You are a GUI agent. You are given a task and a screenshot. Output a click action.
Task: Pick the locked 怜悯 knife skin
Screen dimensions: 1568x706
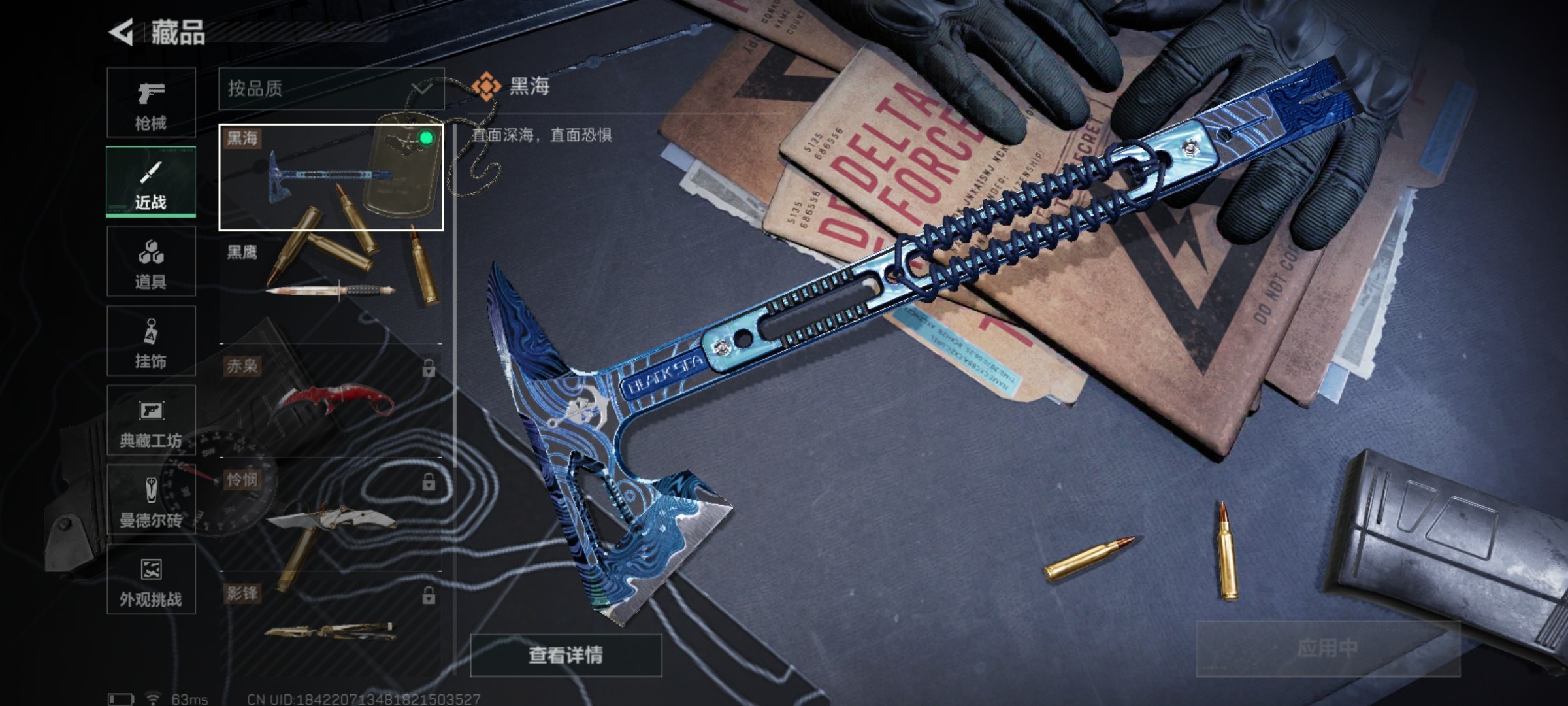[x=331, y=514]
